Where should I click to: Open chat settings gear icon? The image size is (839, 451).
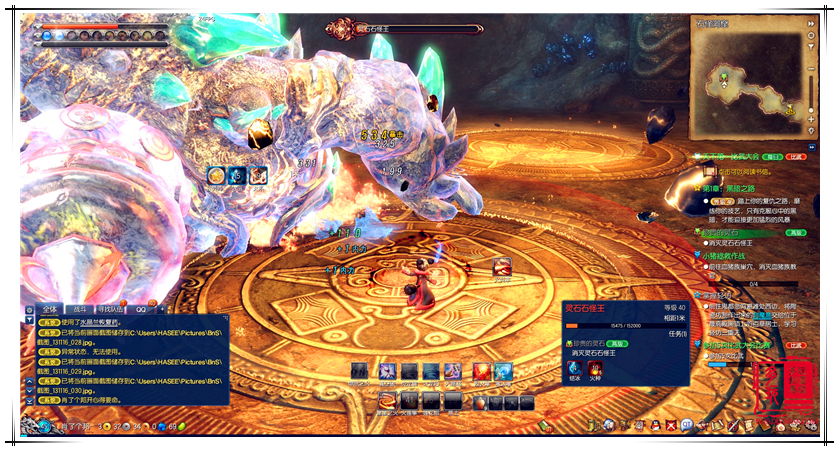pos(31,309)
